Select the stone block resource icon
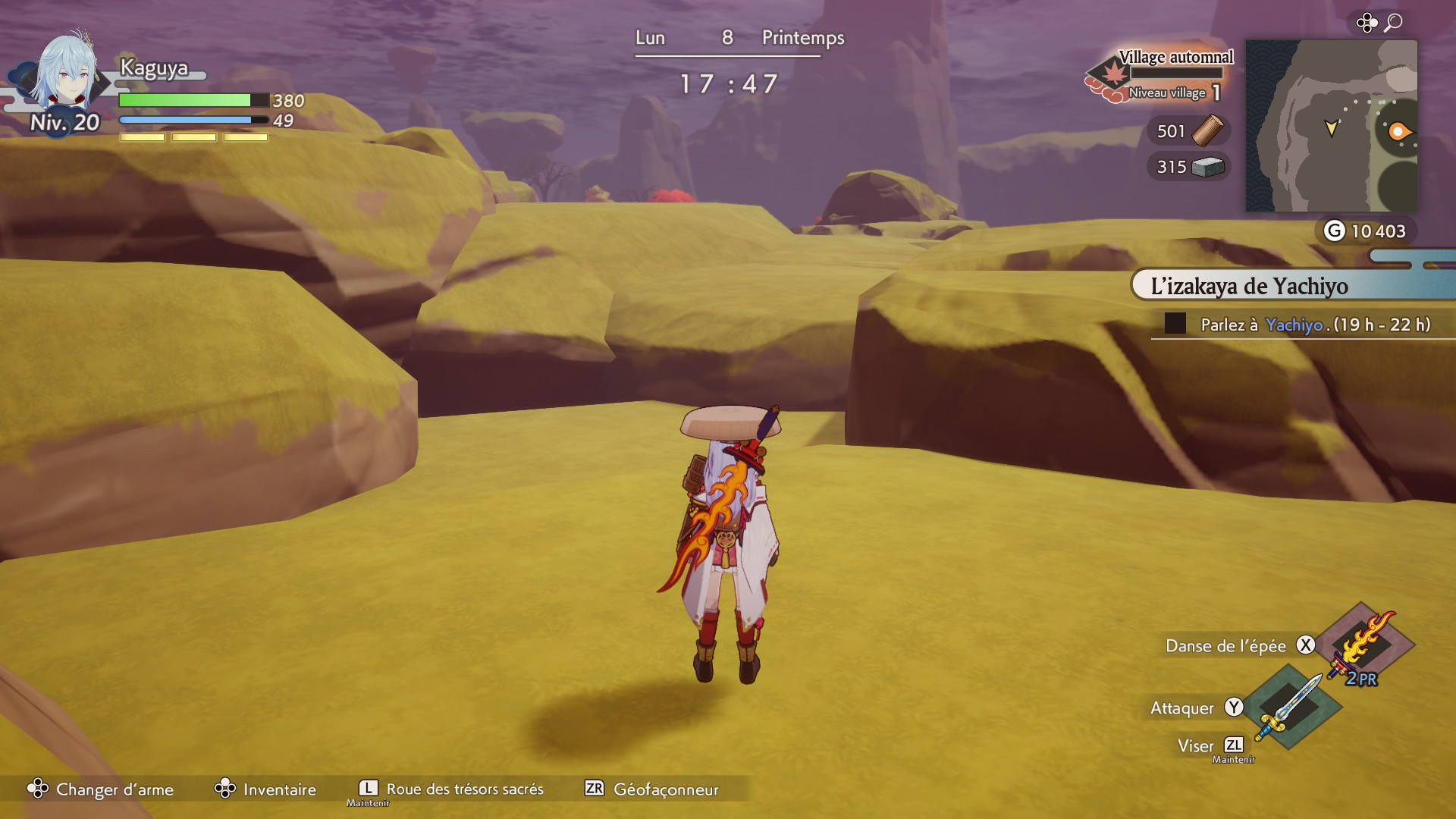 1207,167
